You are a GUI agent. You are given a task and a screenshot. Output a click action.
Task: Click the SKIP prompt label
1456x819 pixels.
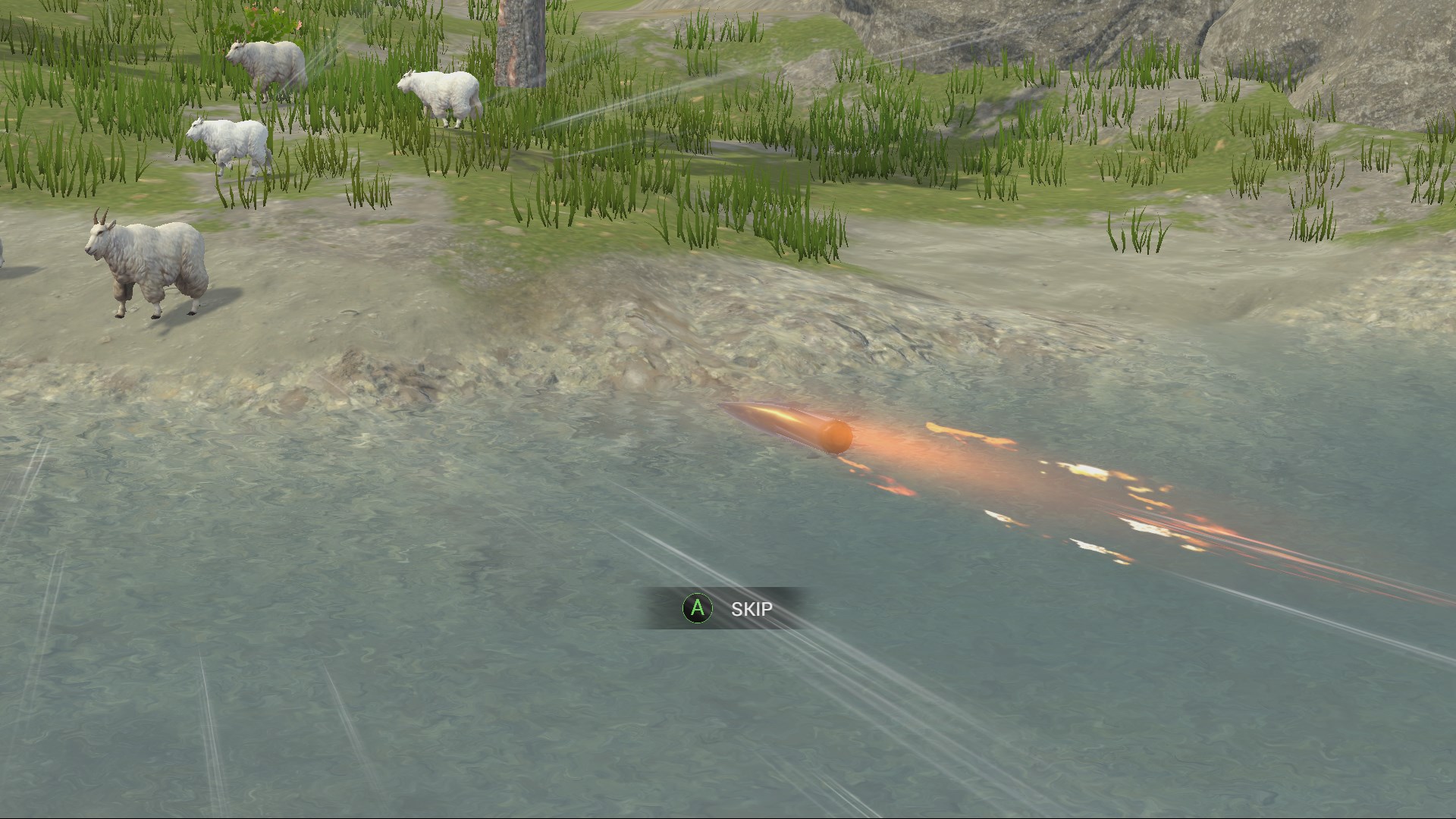pyautogui.click(x=752, y=608)
